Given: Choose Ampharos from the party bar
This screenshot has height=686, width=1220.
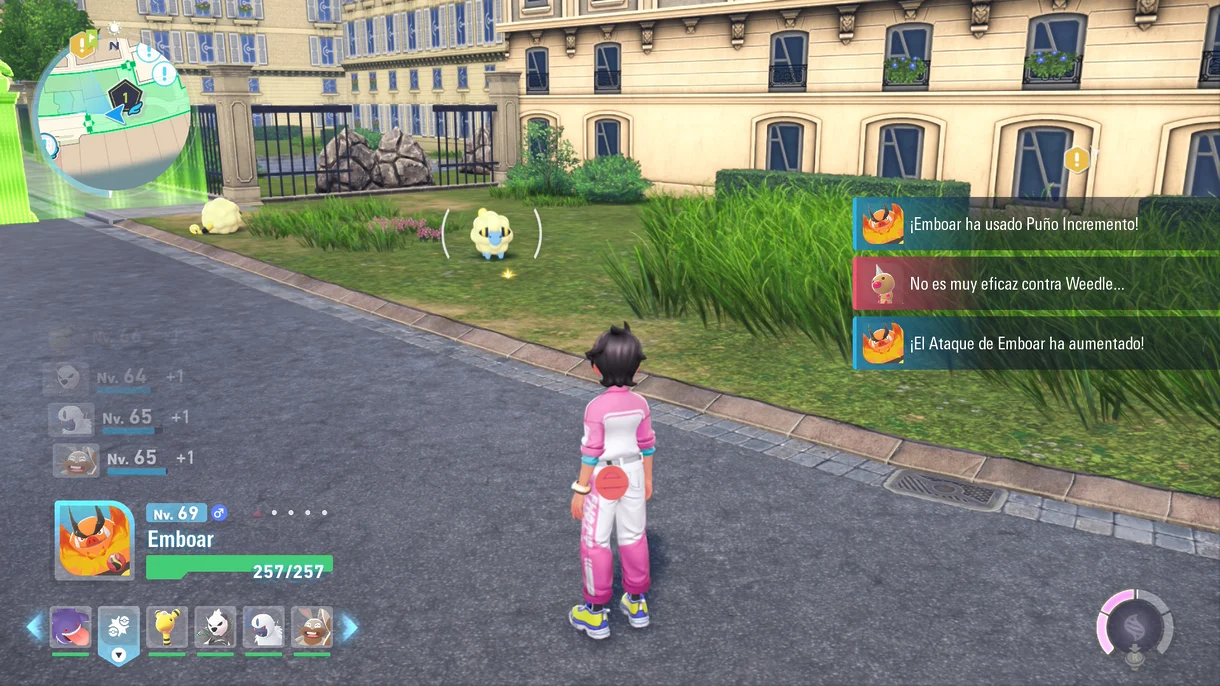Looking at the screenshot, I should (x=167, y=627).
